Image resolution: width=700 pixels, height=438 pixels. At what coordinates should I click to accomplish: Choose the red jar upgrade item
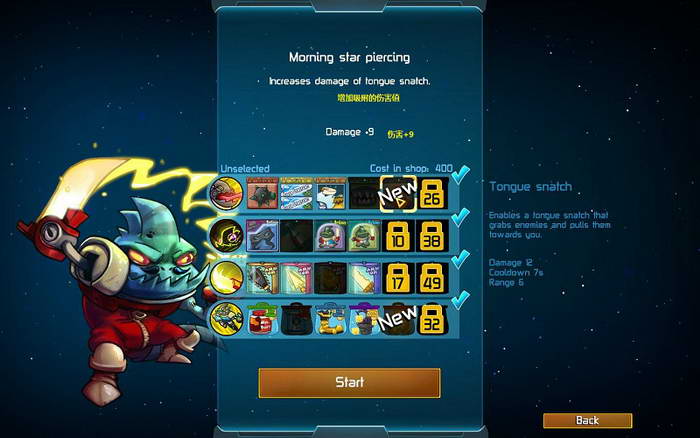[x=262, y=319]
